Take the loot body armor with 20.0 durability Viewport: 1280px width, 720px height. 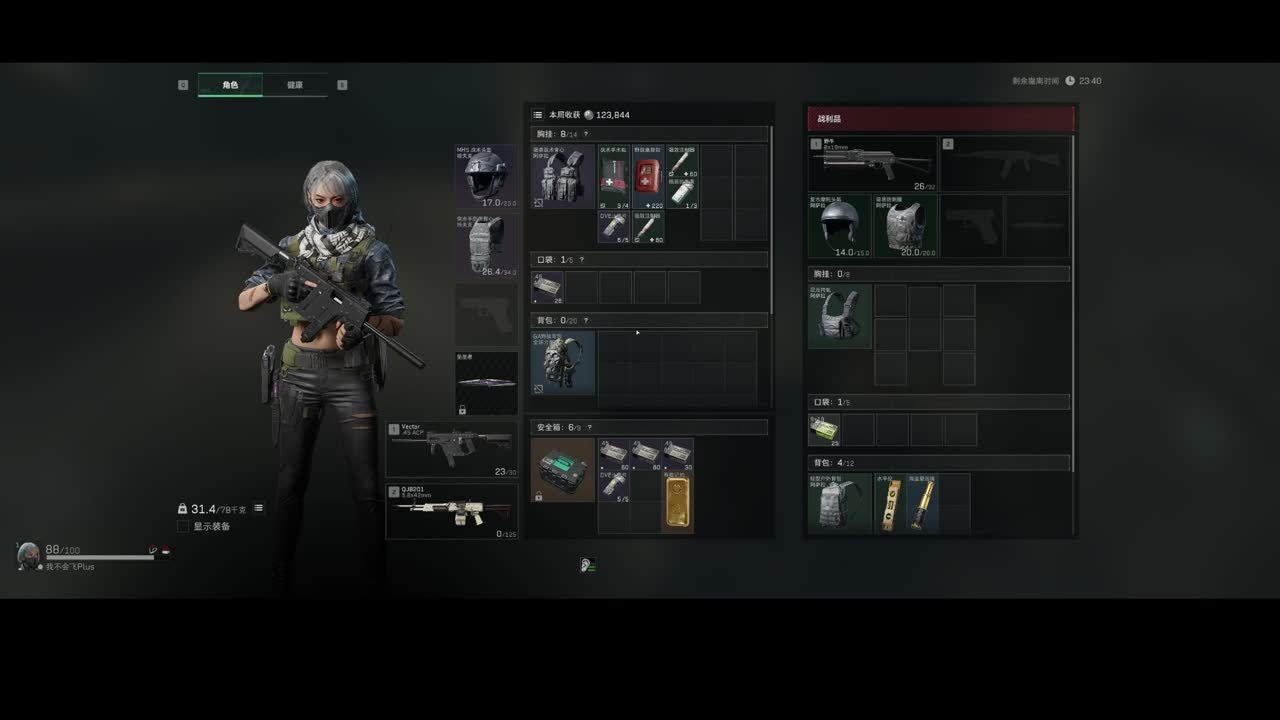pos(905,226)
